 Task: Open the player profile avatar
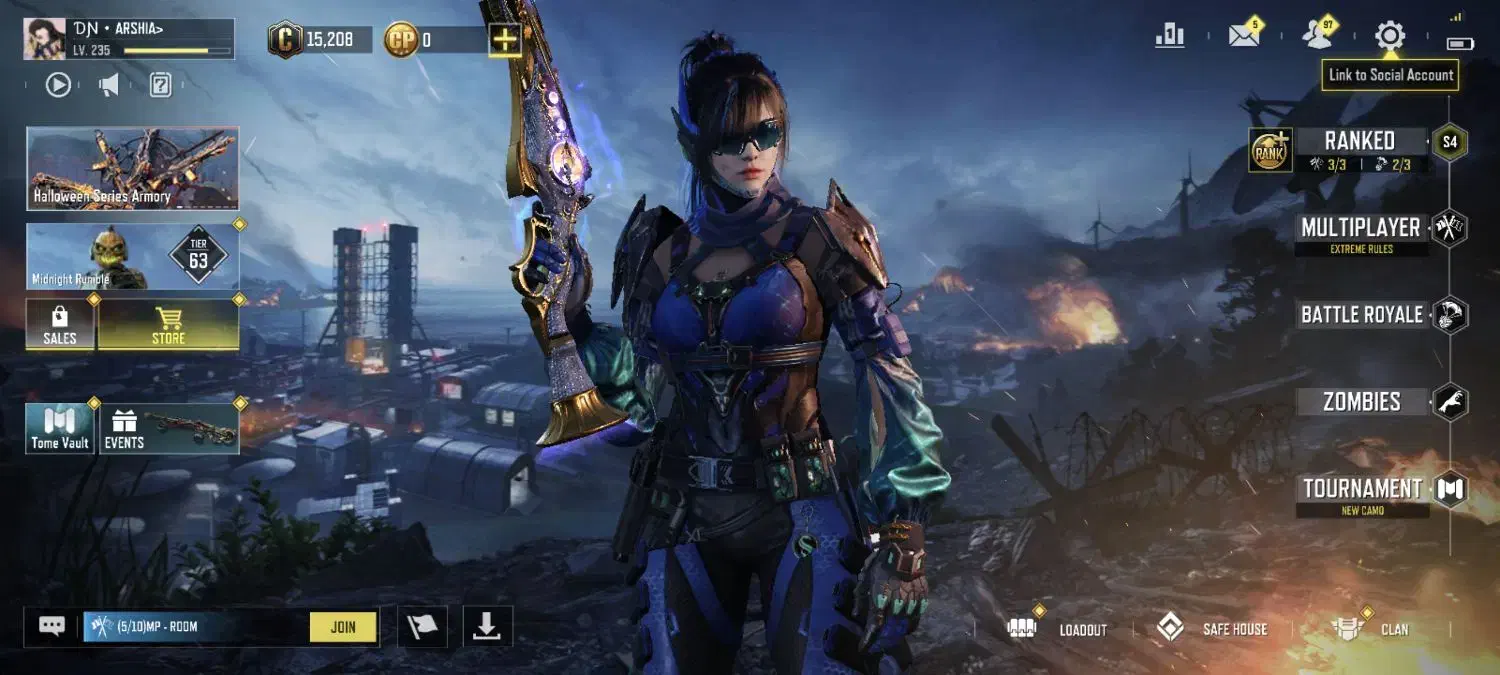tap(45, 39)
